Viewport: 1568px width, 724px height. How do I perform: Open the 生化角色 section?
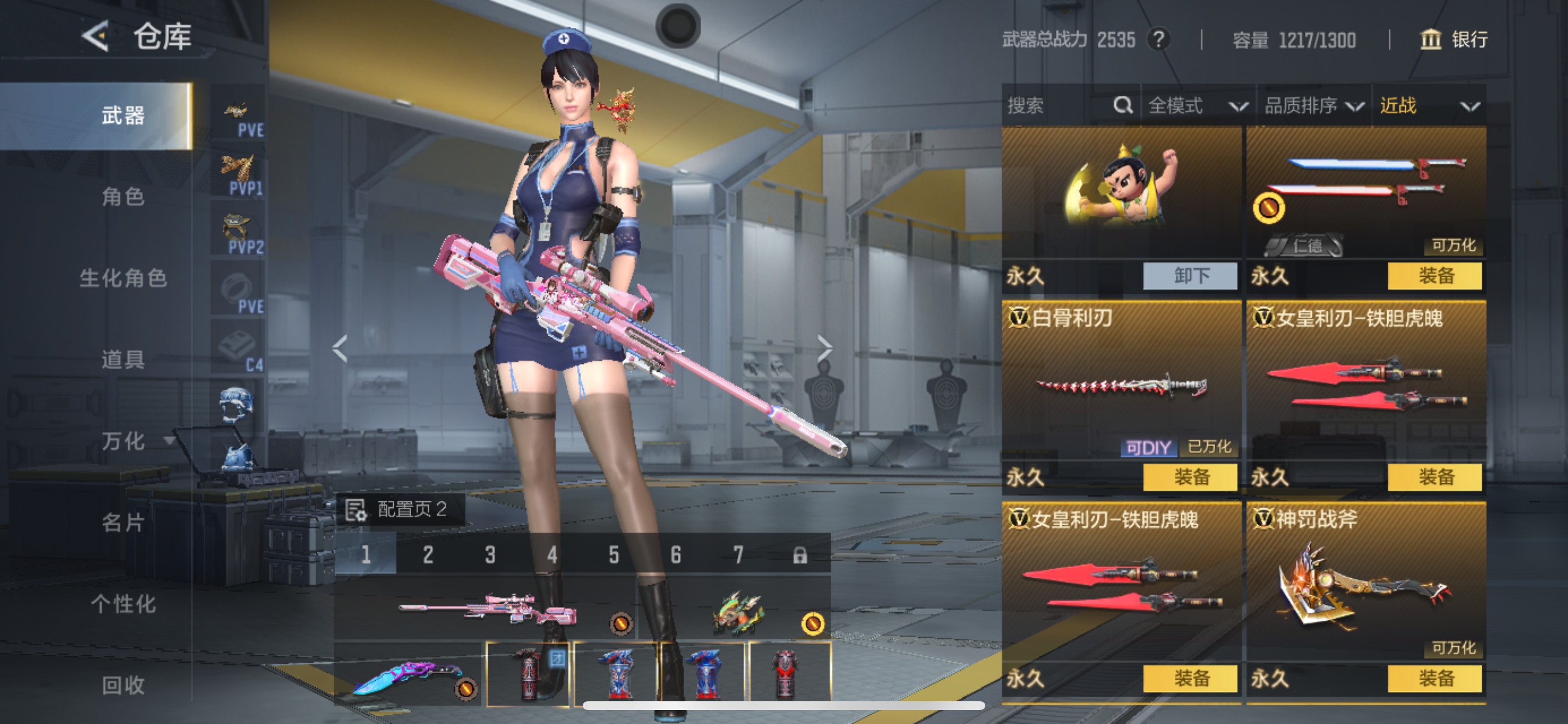pos(123,278)
